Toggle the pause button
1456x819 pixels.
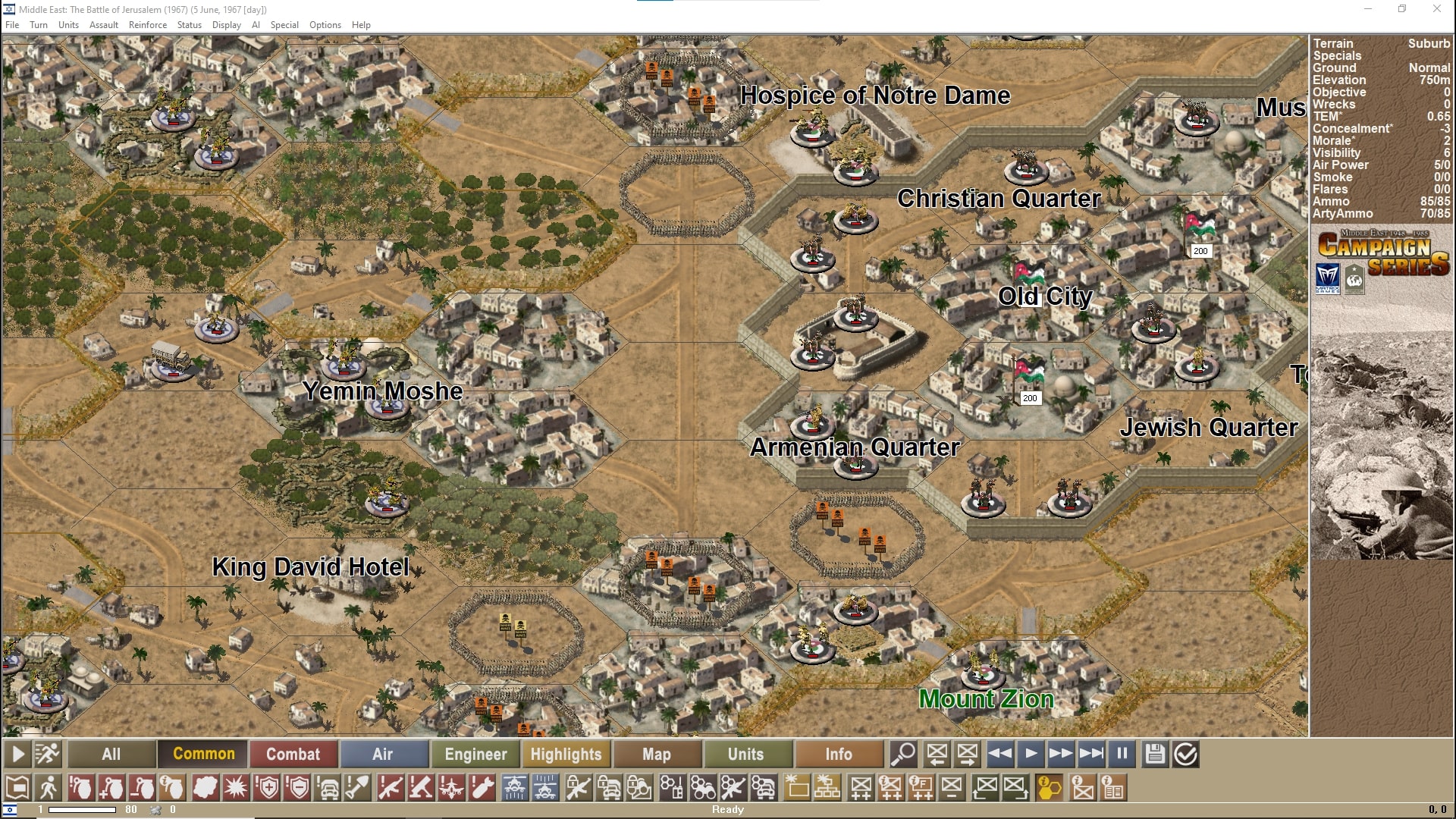click(x=1122, y=754)
